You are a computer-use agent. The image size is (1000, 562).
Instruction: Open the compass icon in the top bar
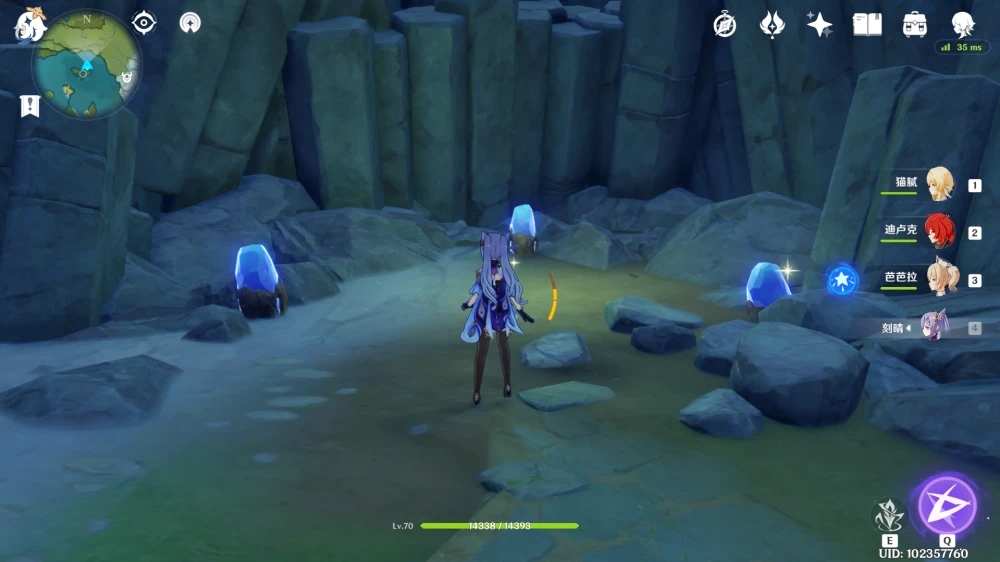725,25
